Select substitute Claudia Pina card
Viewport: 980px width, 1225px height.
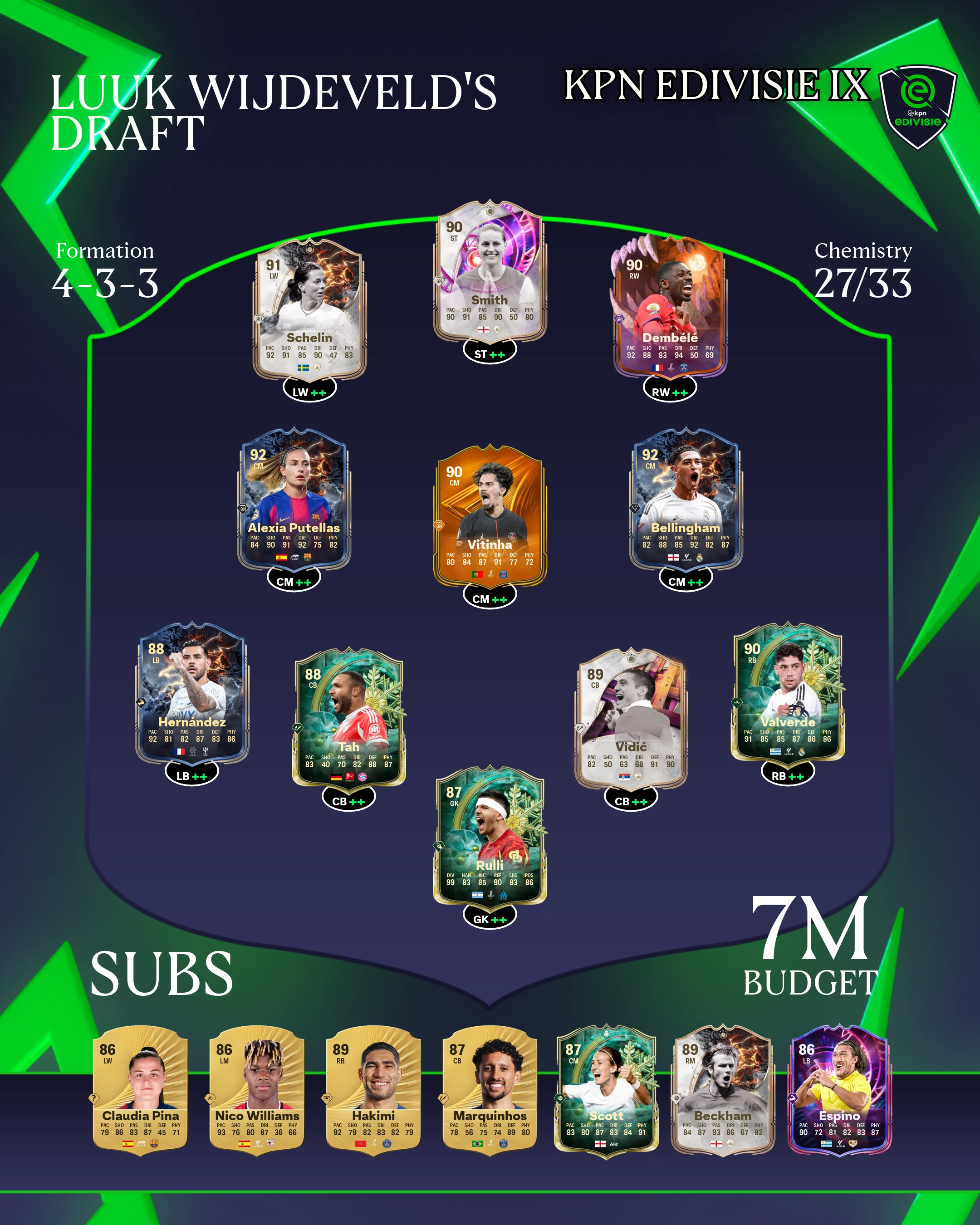(x=140, y=1090)
